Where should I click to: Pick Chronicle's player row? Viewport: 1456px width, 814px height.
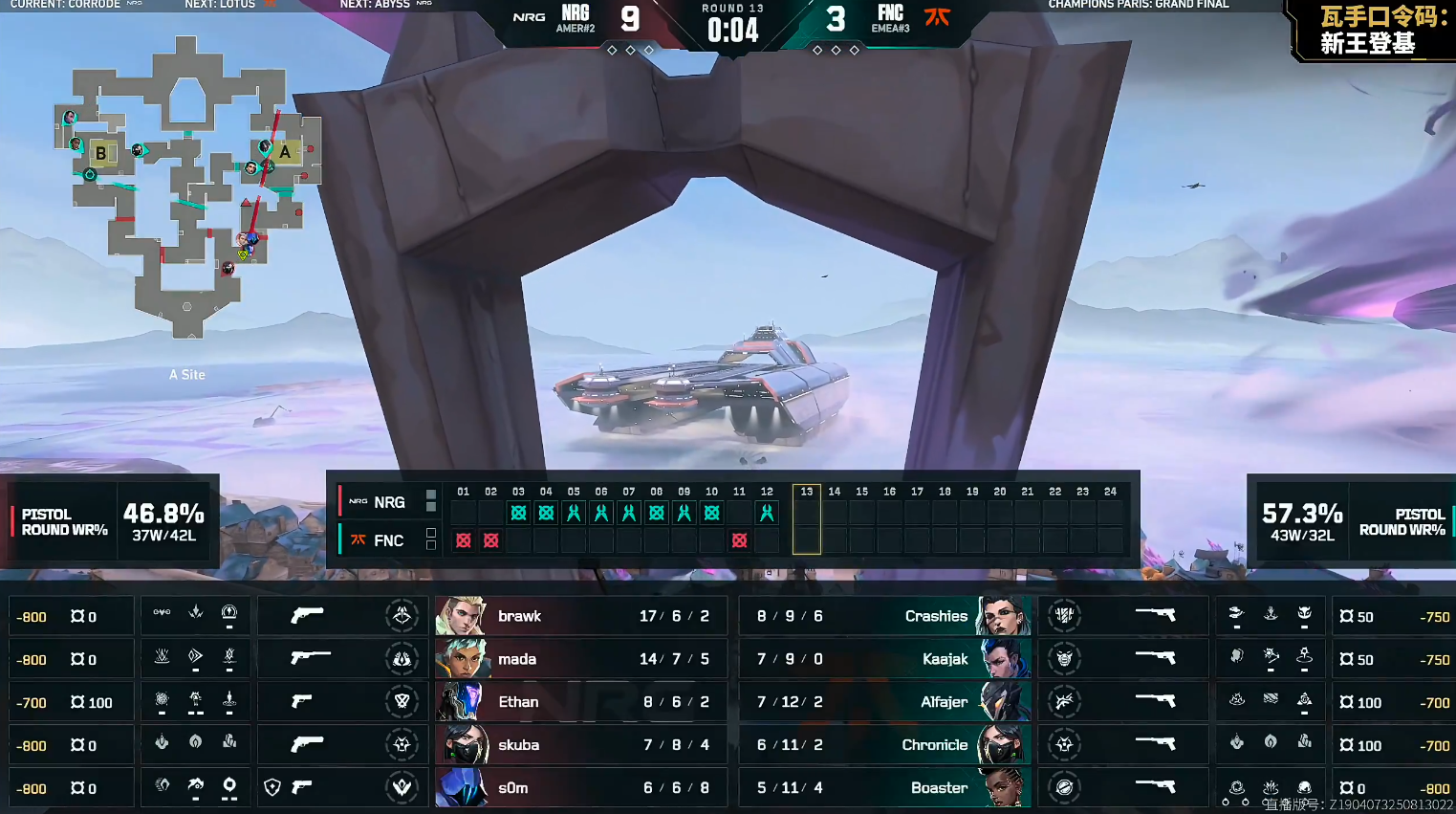point(884,745)
